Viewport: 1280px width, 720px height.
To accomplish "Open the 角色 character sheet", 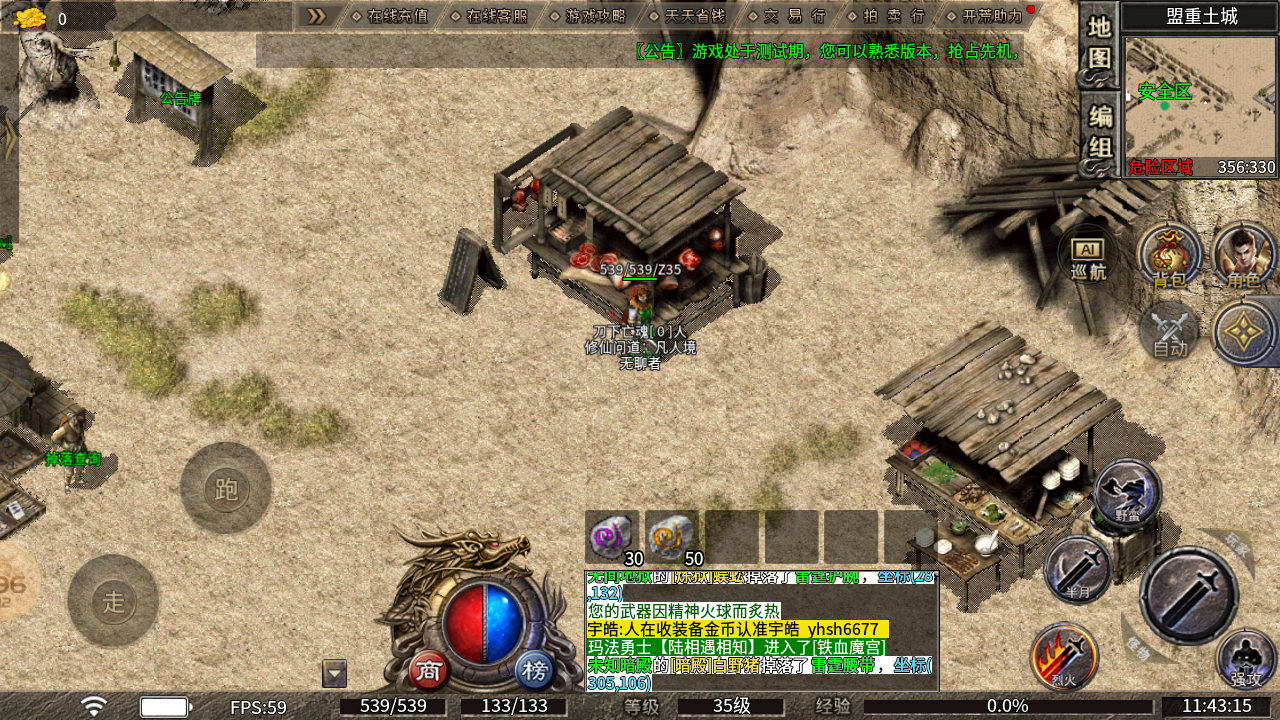I will point(1244,255).
